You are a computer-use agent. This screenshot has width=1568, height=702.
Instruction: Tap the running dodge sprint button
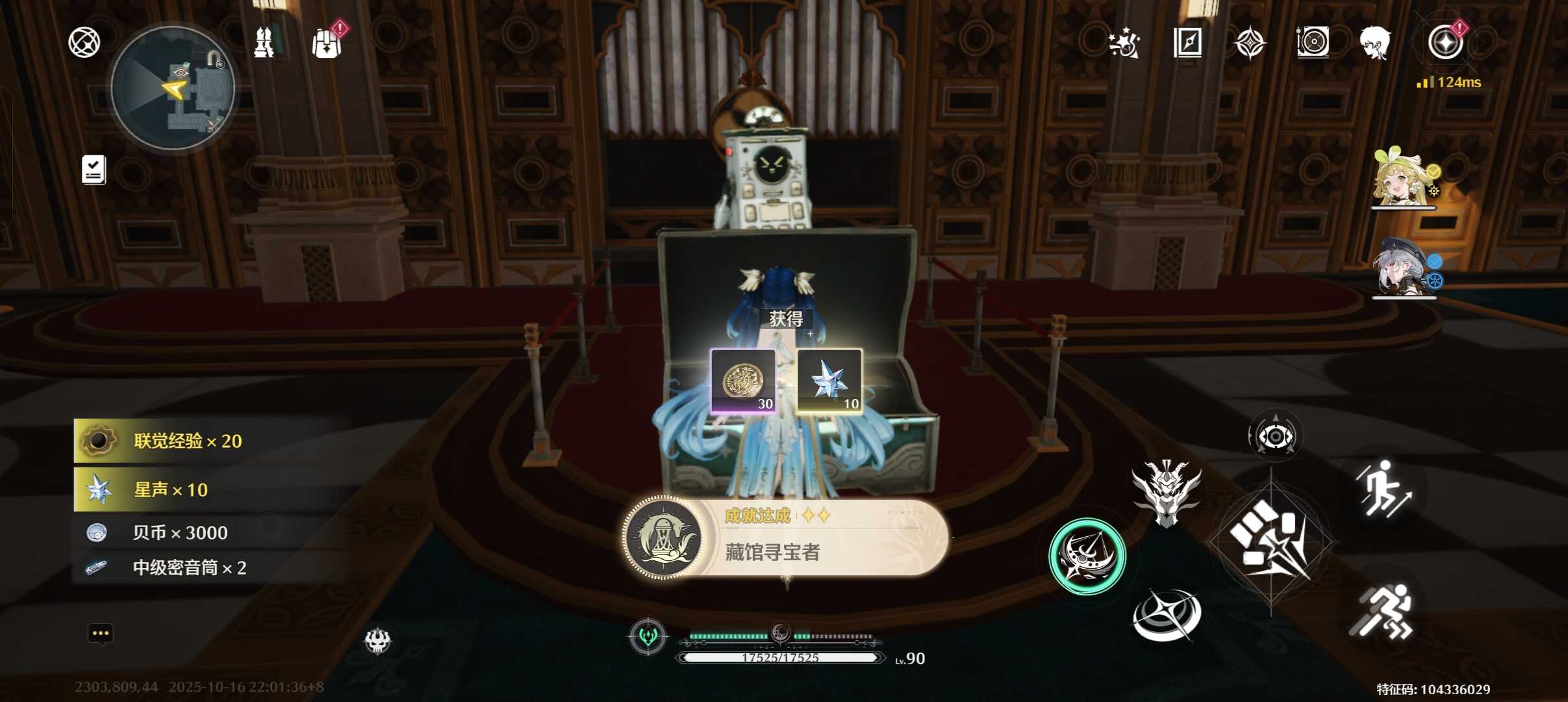tap(1382, 612)
